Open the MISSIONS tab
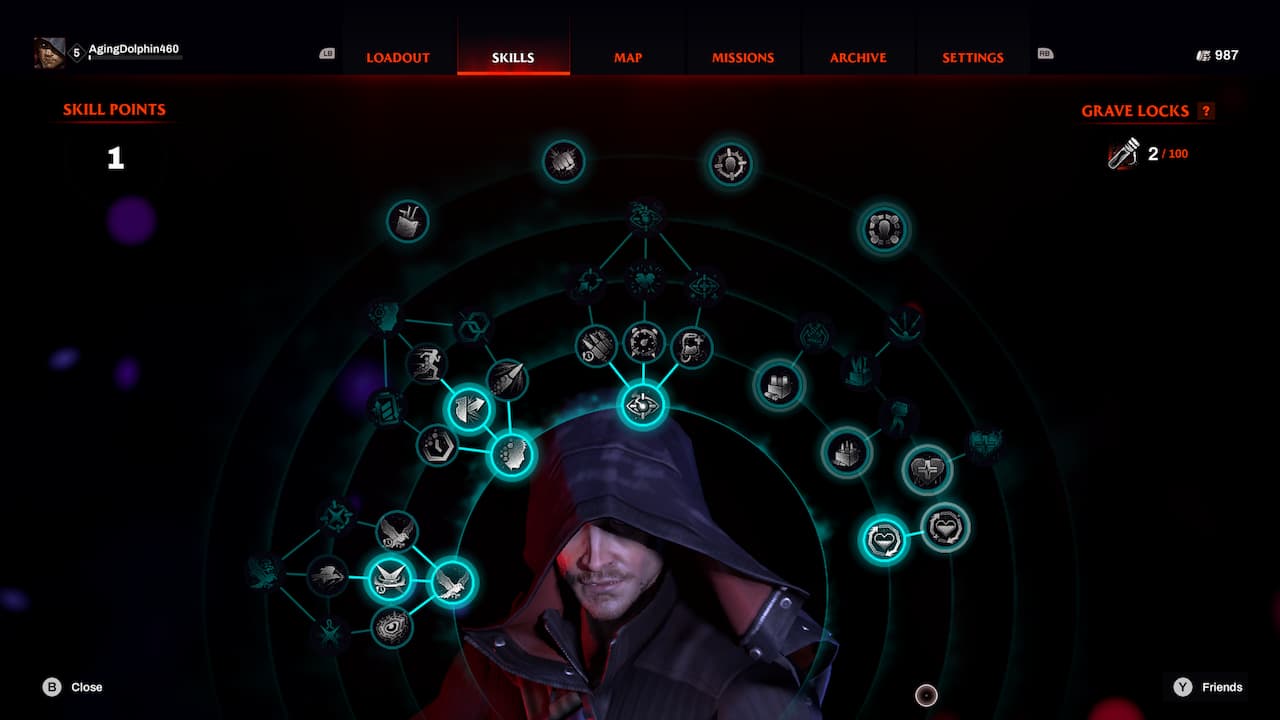 [742, 58]
